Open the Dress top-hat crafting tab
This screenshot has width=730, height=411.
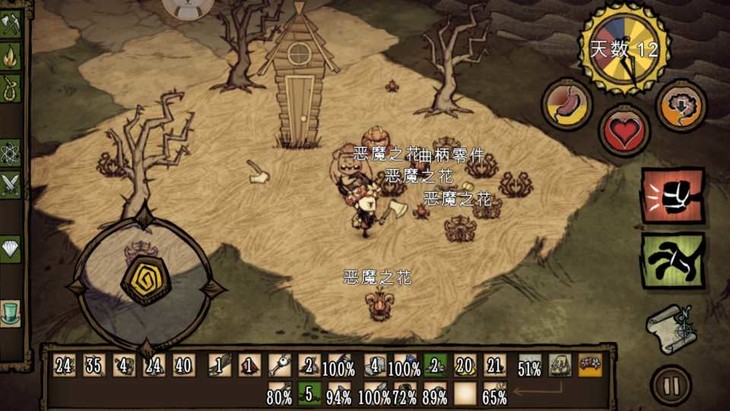11,313
